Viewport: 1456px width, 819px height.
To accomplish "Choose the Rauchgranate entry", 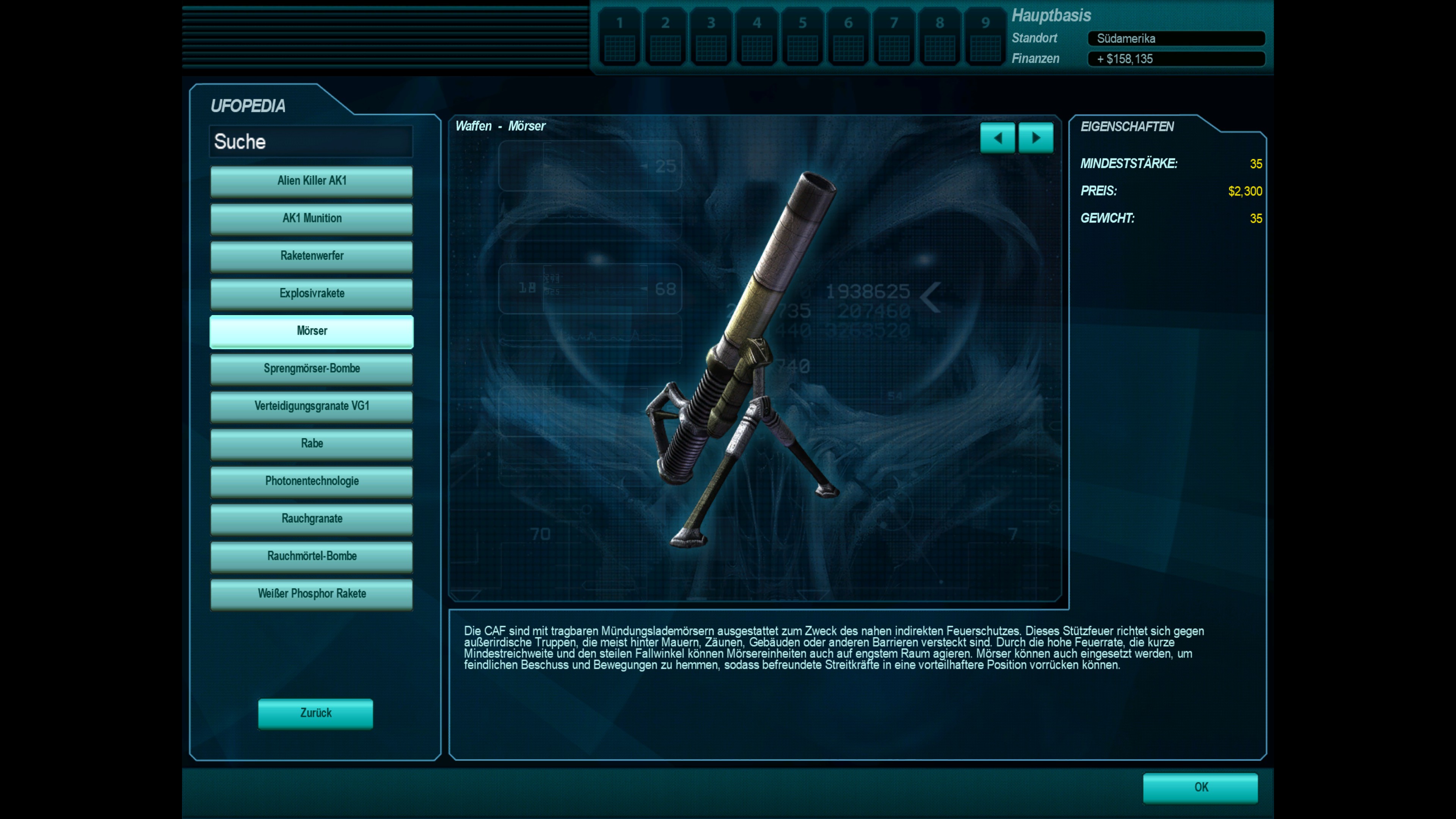I will coord(311,519).
